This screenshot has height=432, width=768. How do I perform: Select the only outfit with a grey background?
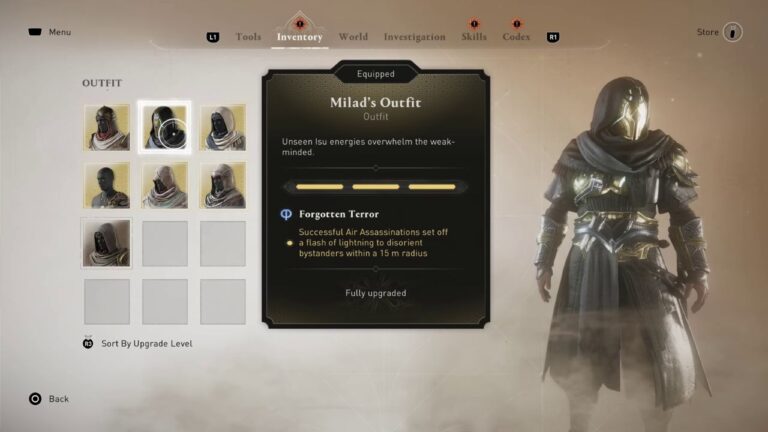point(107,243)
